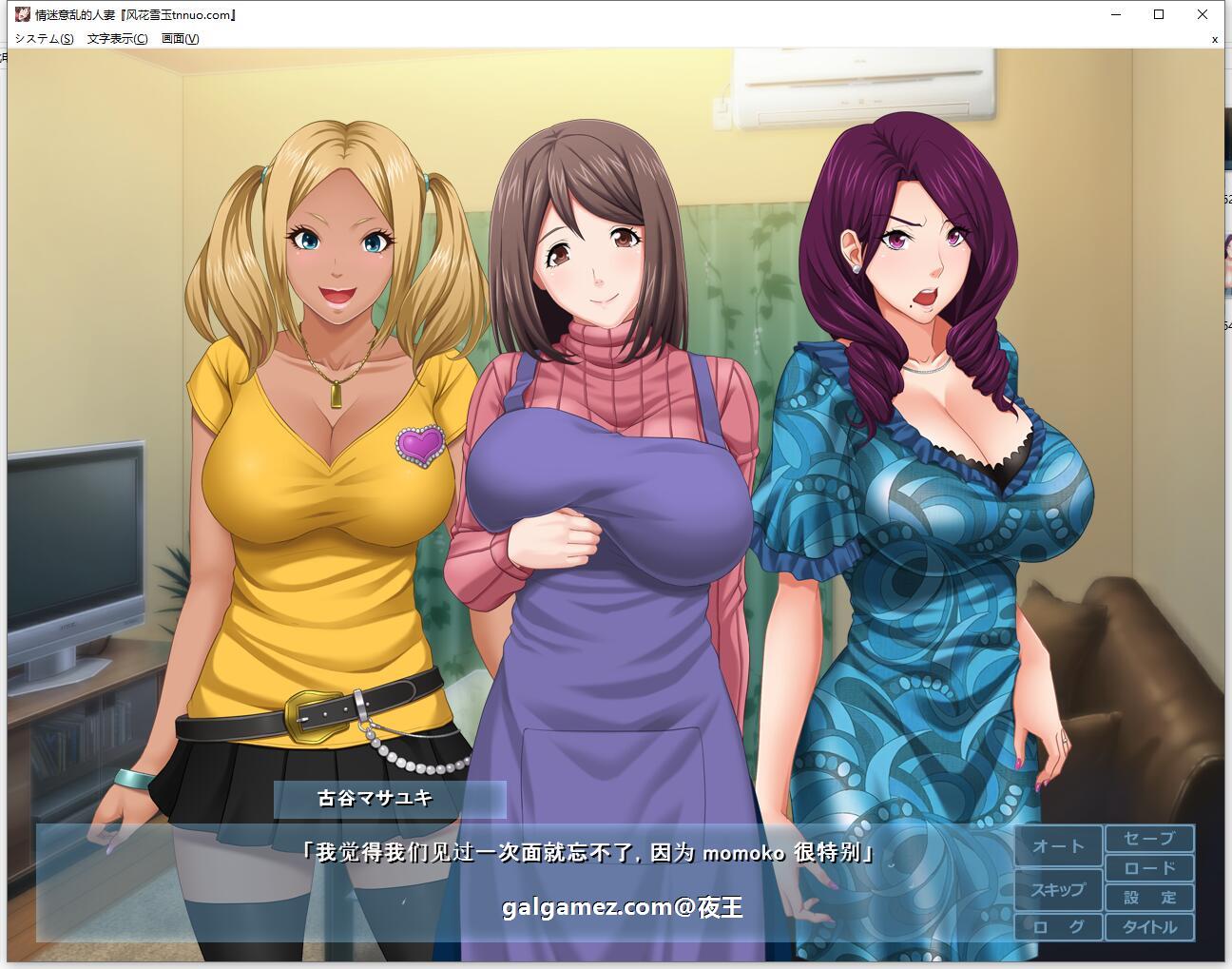Close the overlay using the small x button
The image size is (1232, 969).
pos(1214,39)
